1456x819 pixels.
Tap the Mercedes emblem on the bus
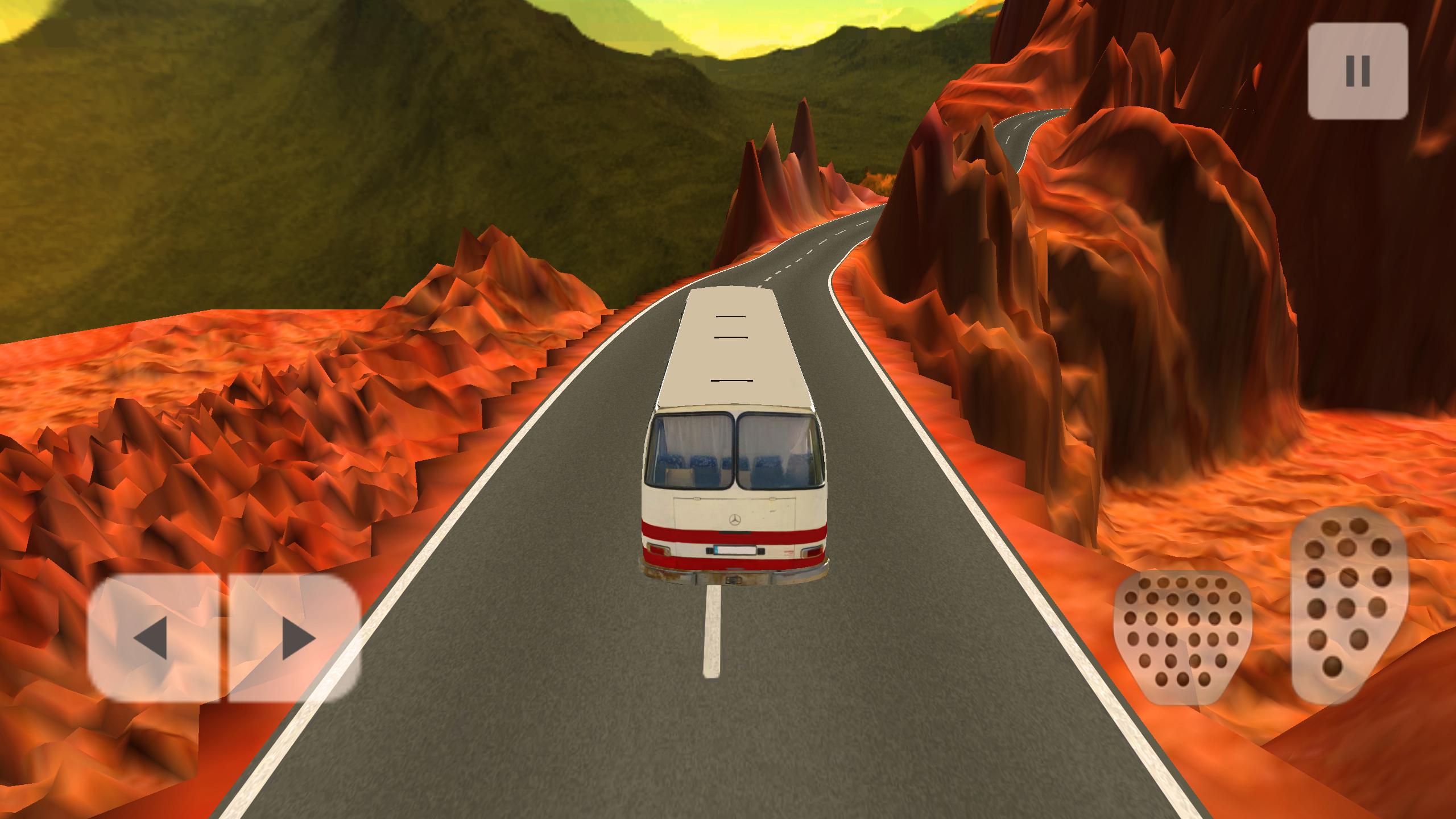click(x=735, y=520)
